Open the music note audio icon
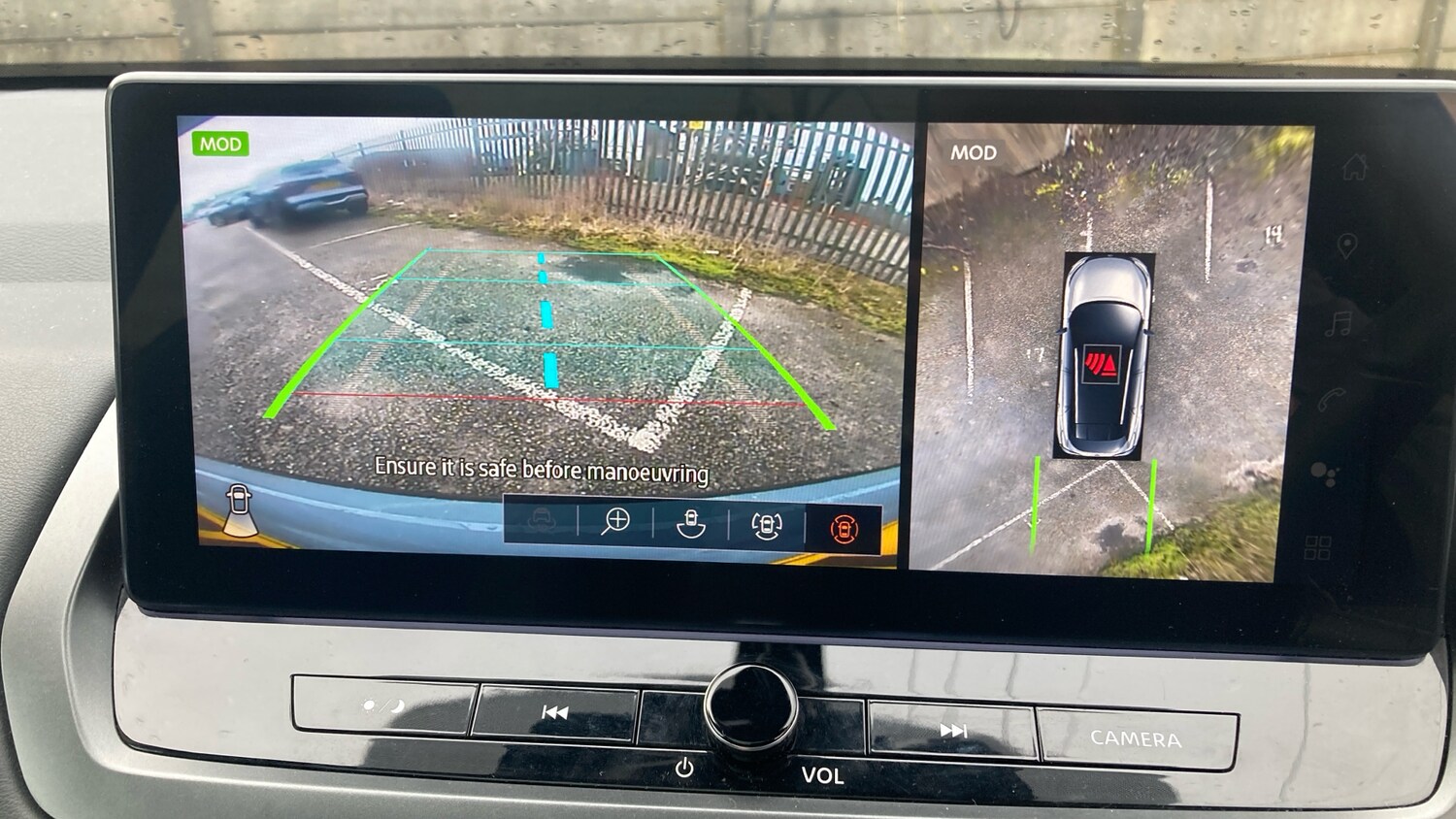This screenshot has width=1456, height=819. click(1340, 323)
